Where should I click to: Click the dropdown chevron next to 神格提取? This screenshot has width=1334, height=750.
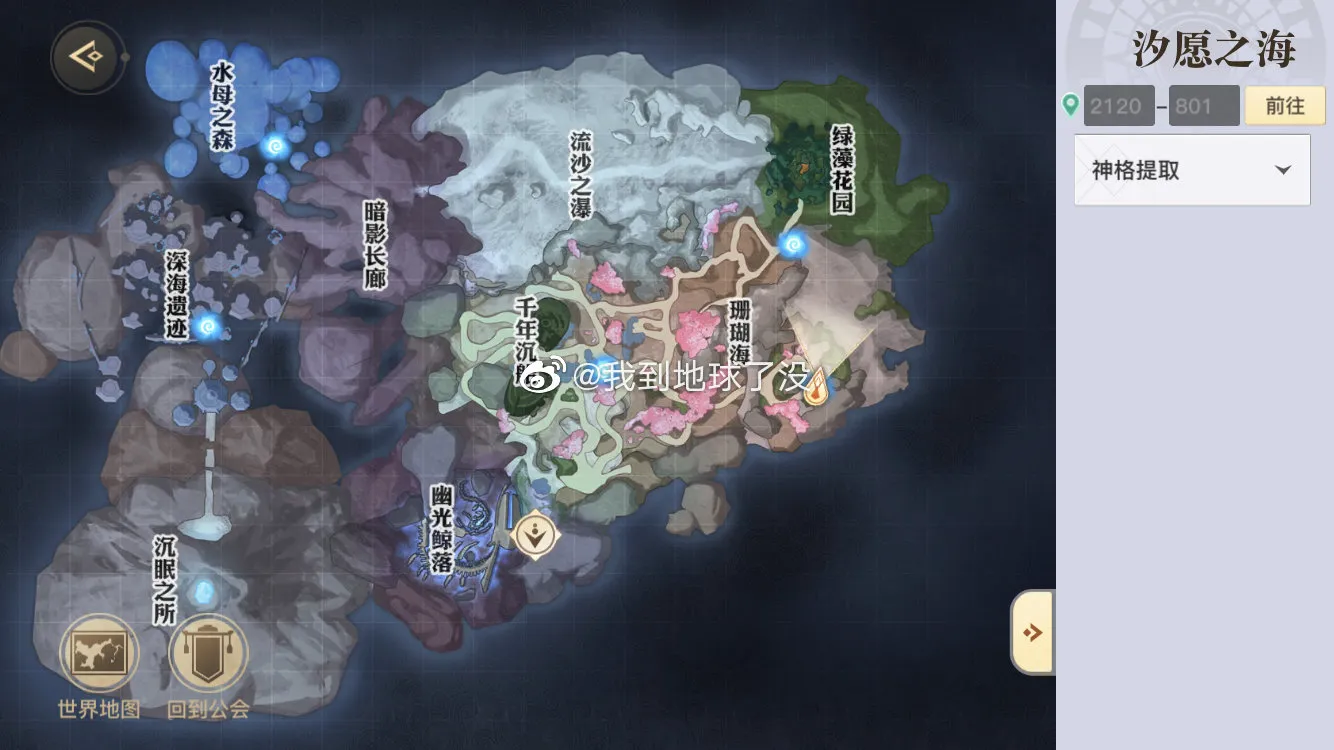(1285, 170)
